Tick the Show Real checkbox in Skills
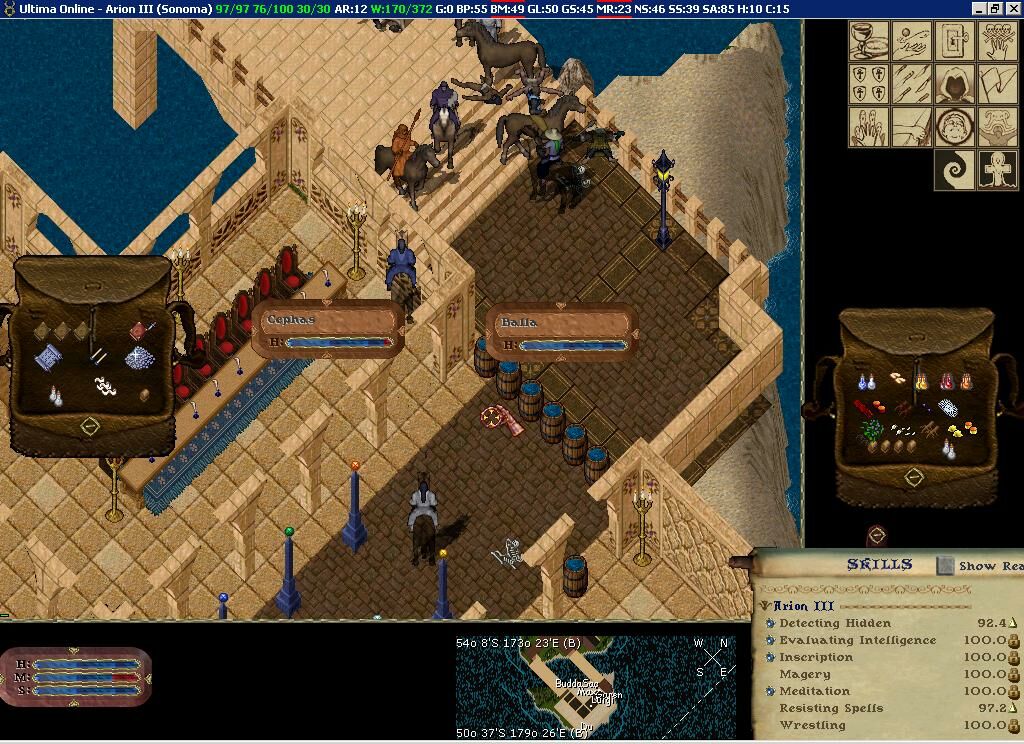 [x=945, y=566]
